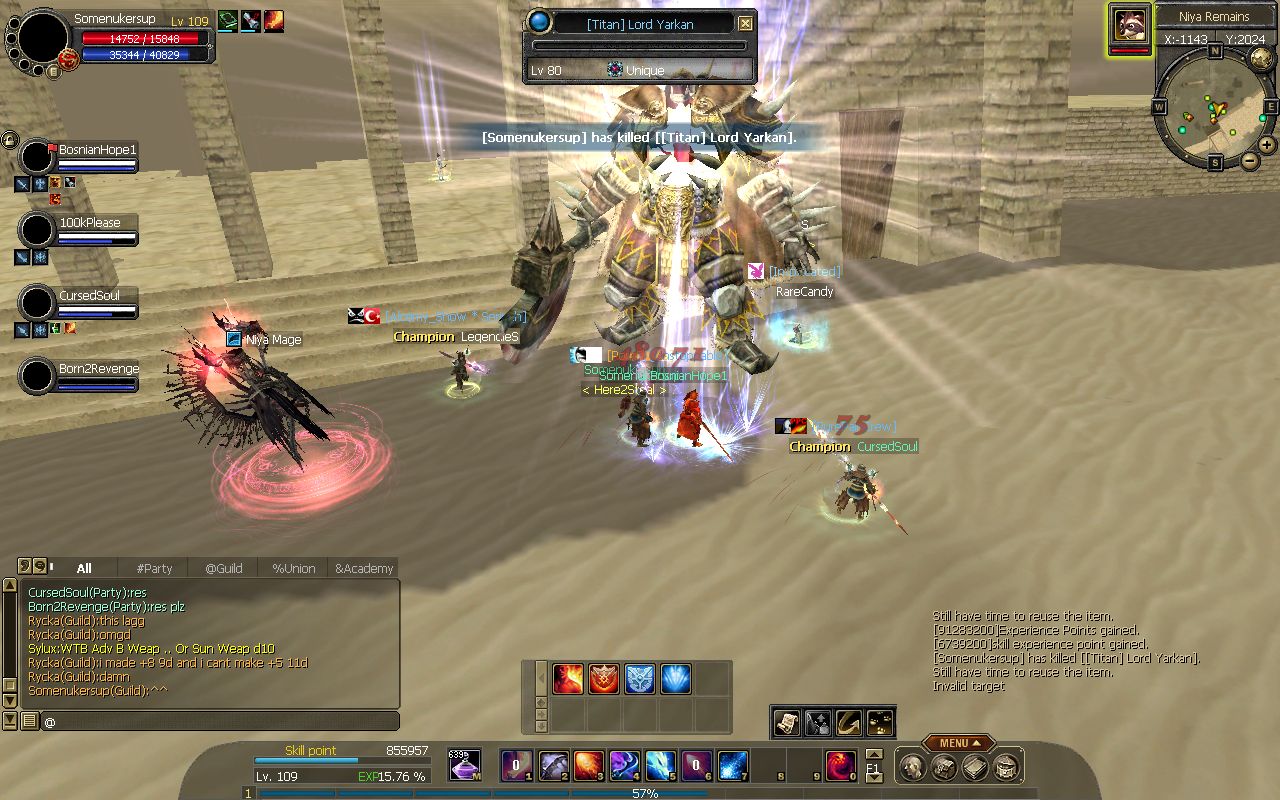Activate the red swirl skill in slot 0

click(840, 766)
